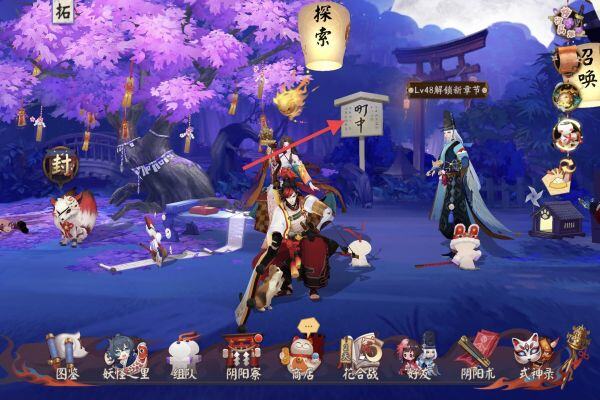Open the 花合战 menu entry
600x400 pixels.
click(360, 356)
